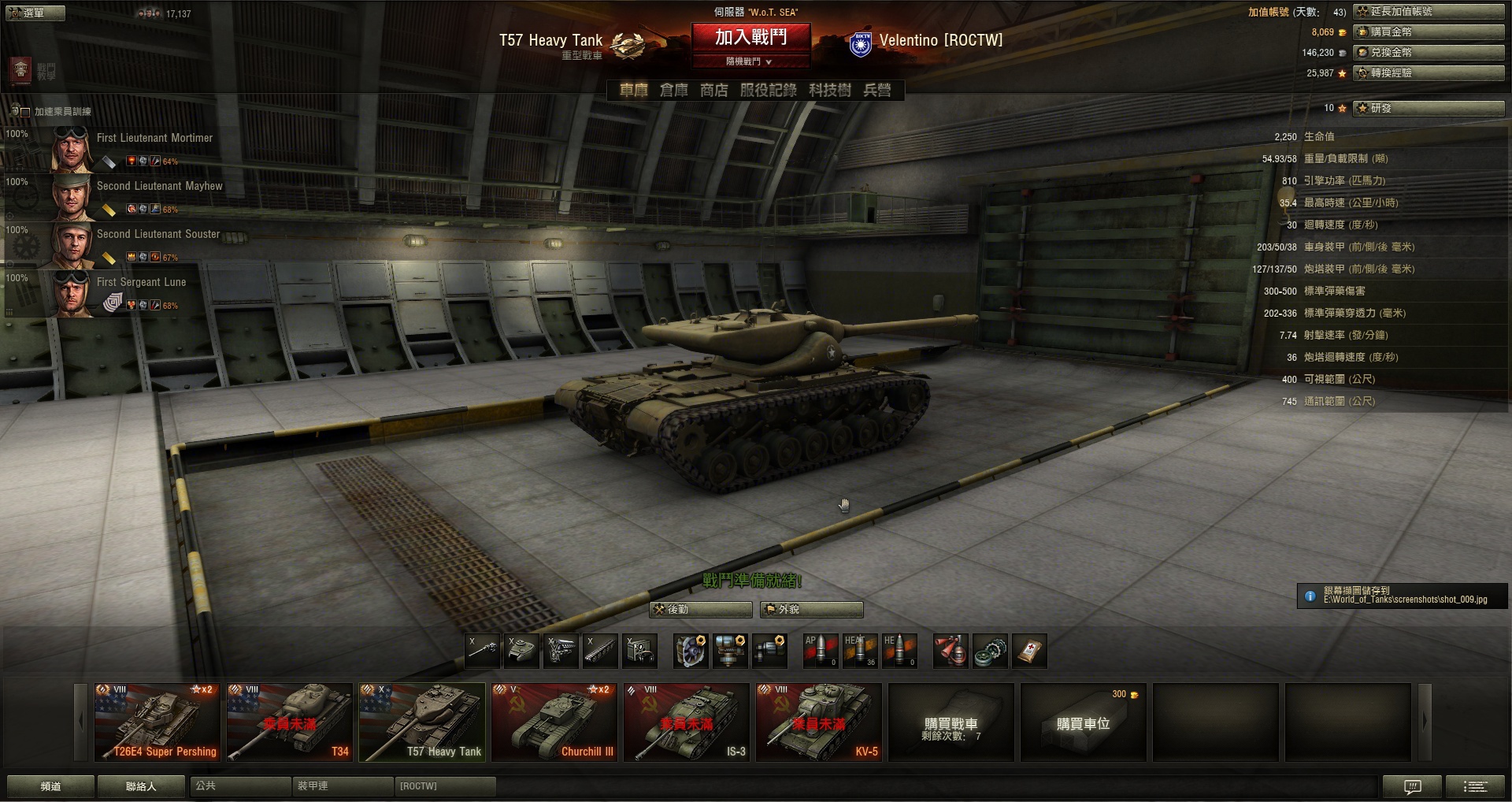This screenshot has width=1512, height=802.
Task: Select crew member First Lieutenant Mortimer
Action: pyautogui.click(x=154, y=138)
